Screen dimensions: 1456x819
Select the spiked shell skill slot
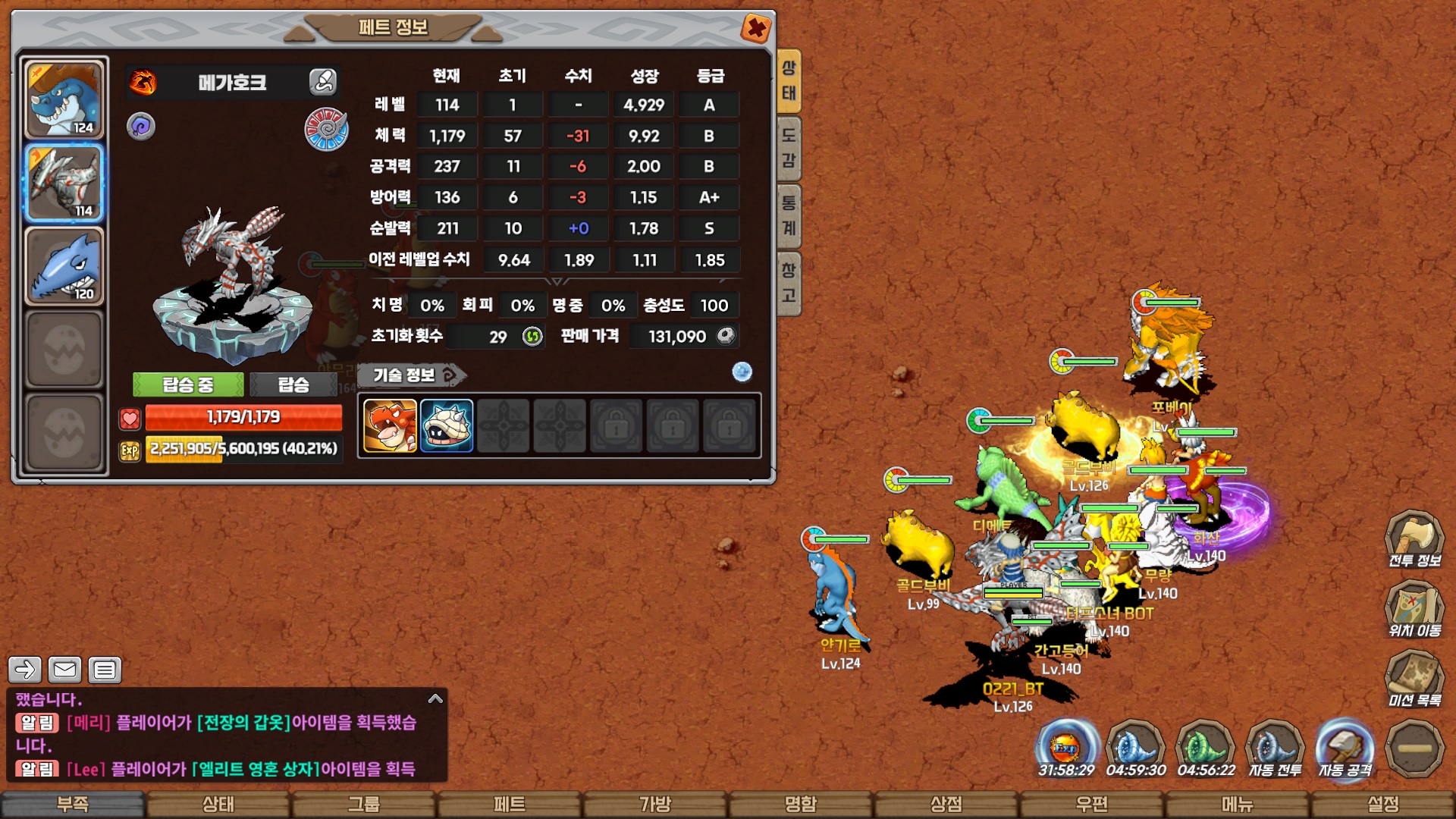tap(447, 426)
